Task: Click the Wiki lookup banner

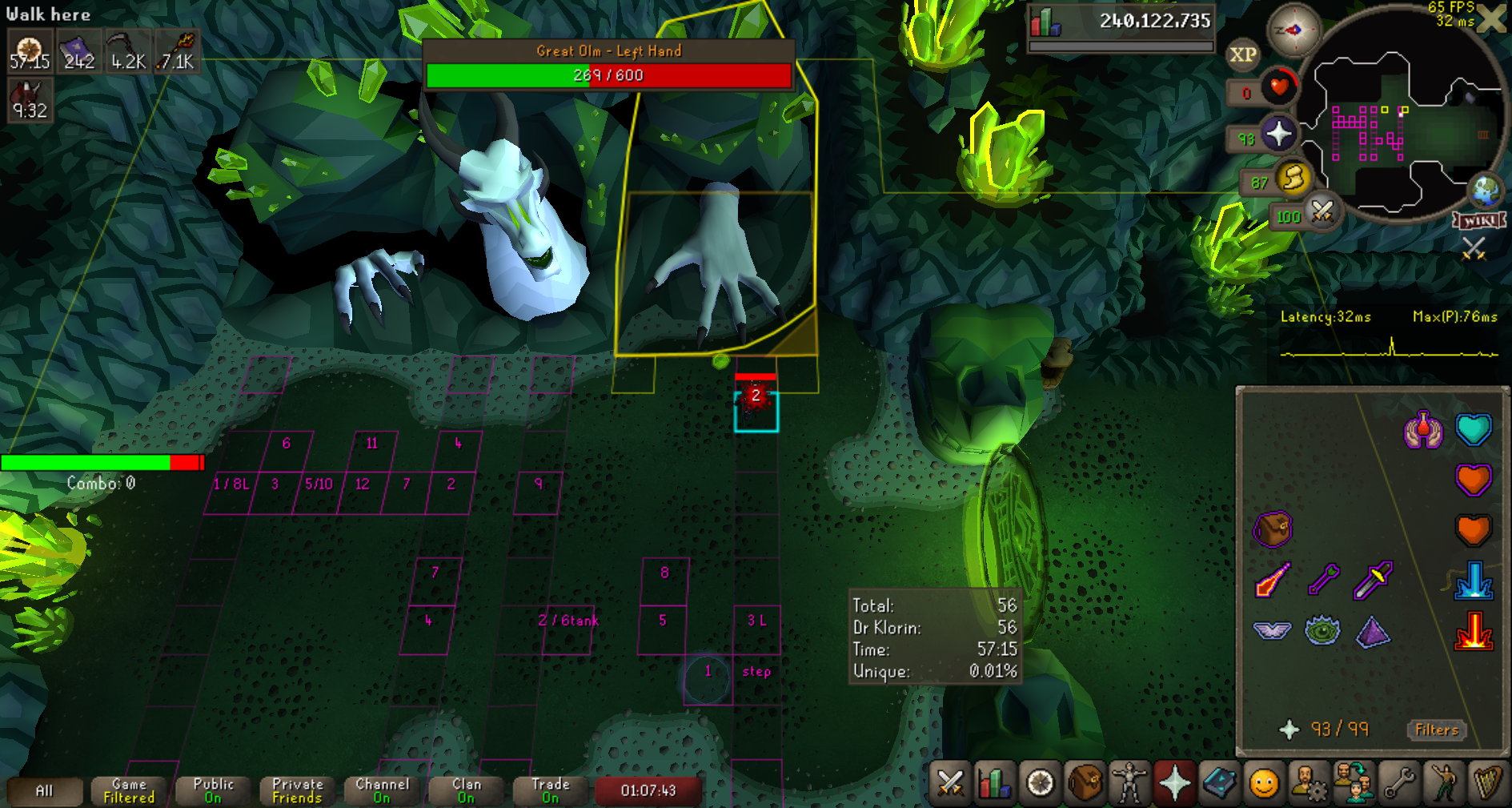Action: pos(1480,220)
